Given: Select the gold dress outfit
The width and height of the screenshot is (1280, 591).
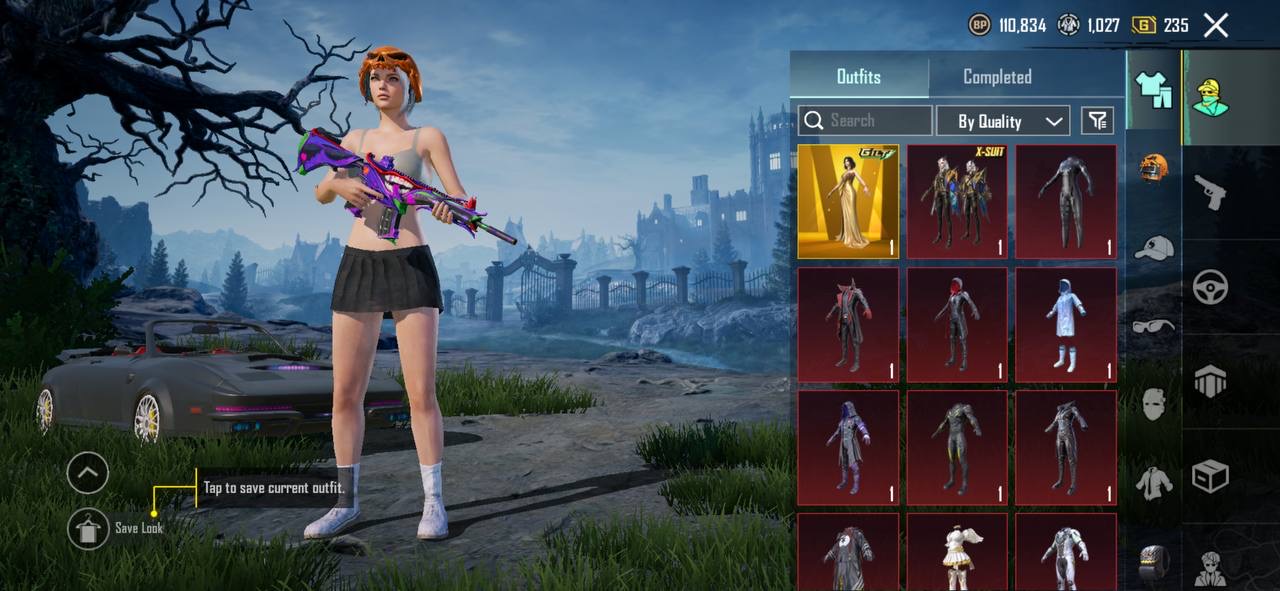Looking at the screenshot, I should click(x=848, y=202).
